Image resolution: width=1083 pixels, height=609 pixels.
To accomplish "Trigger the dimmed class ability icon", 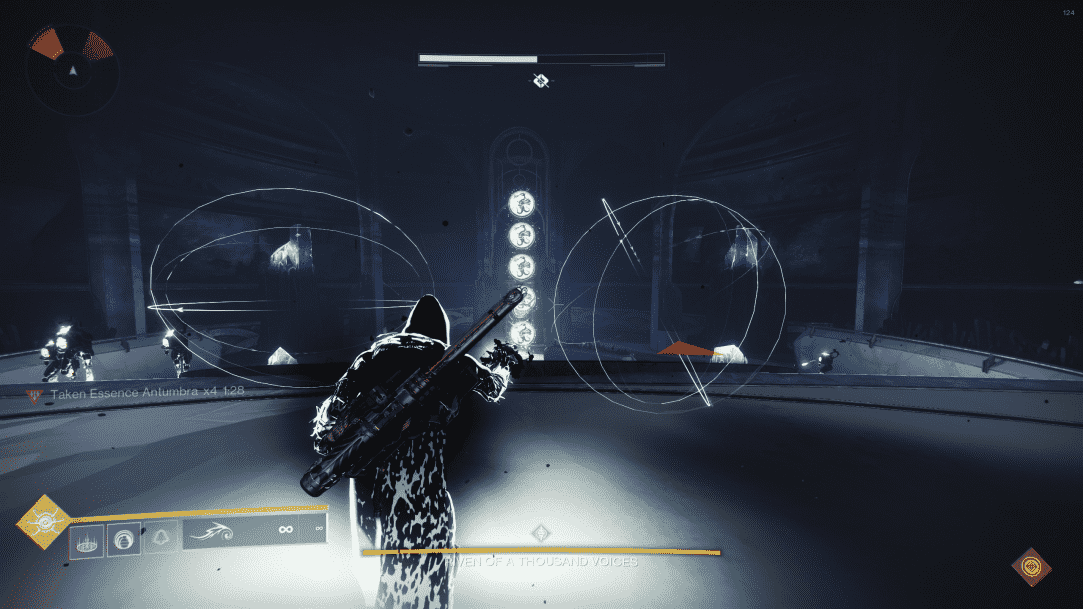I will pos(160,539).
